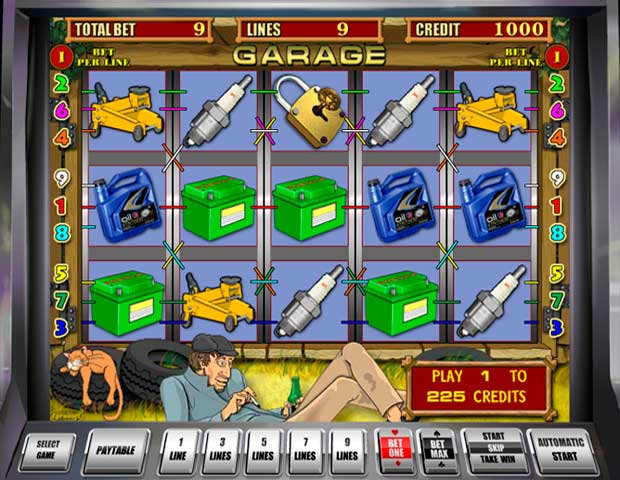Open the Select Game menu
This screenshot has width=620, height=480.
[49, 450]
